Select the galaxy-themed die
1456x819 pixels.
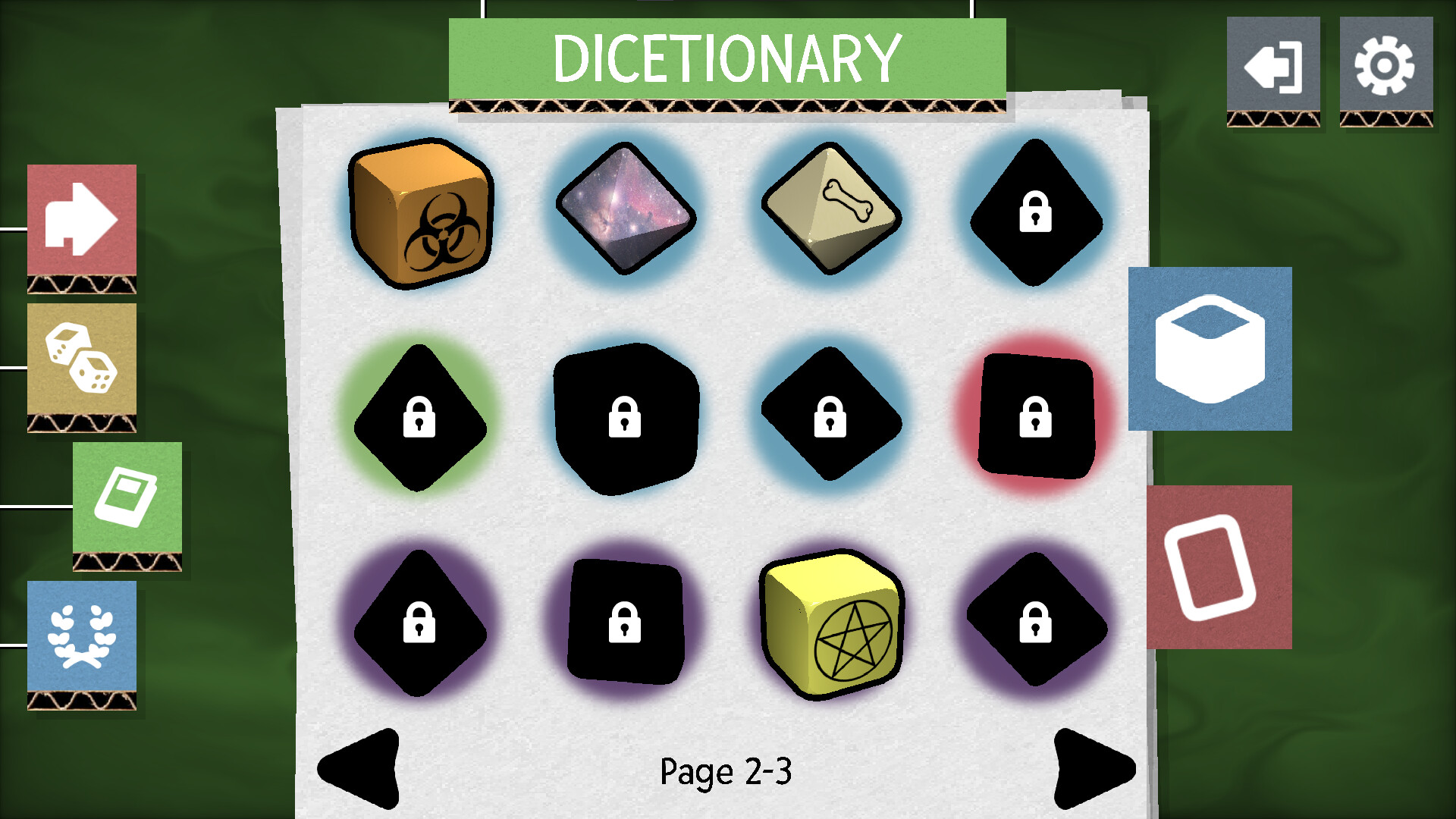tap(626, 212)
